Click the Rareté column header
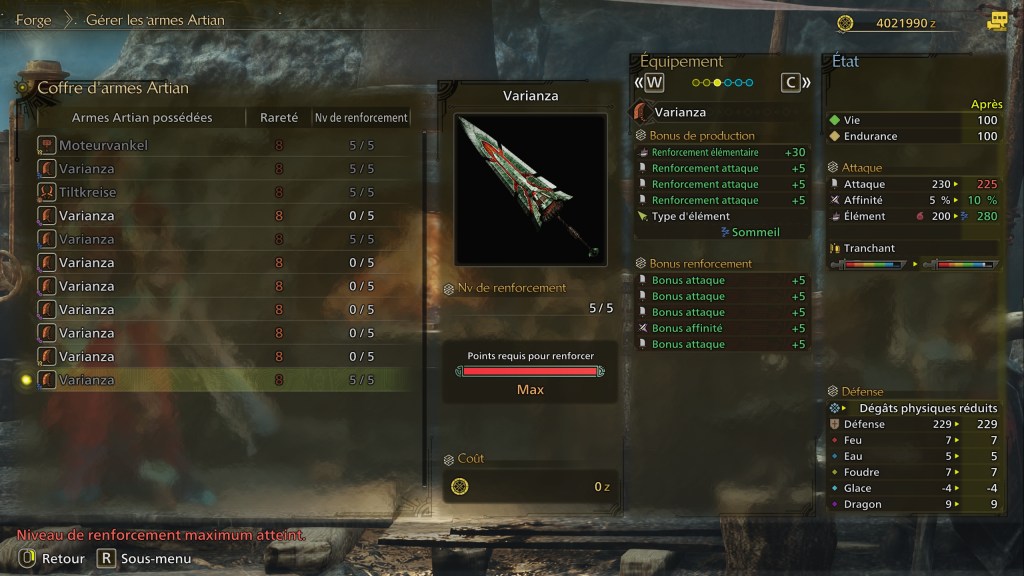Viewport: 1024px width, 576px height. point(279,118)
